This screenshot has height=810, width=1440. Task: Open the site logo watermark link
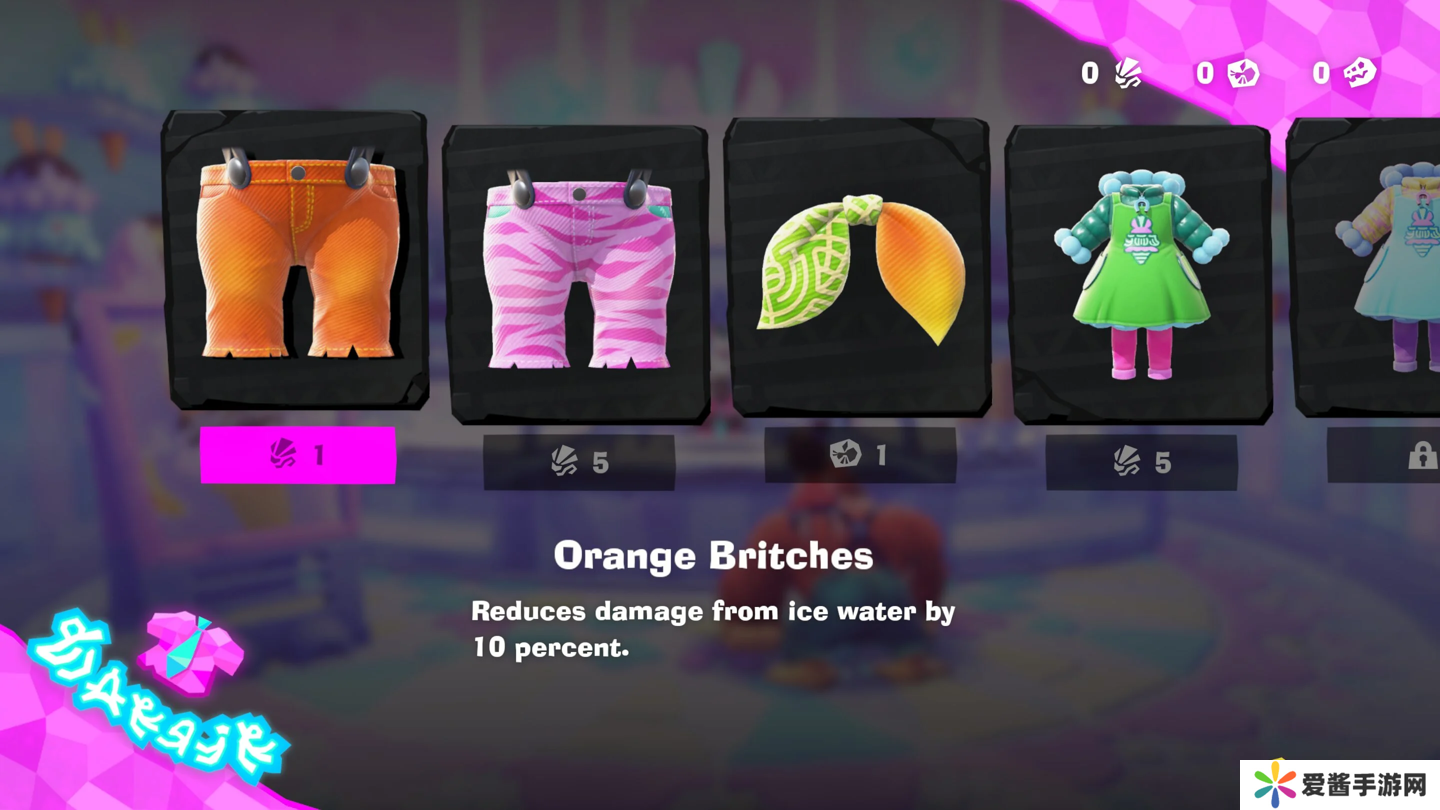pos(1339,784)
